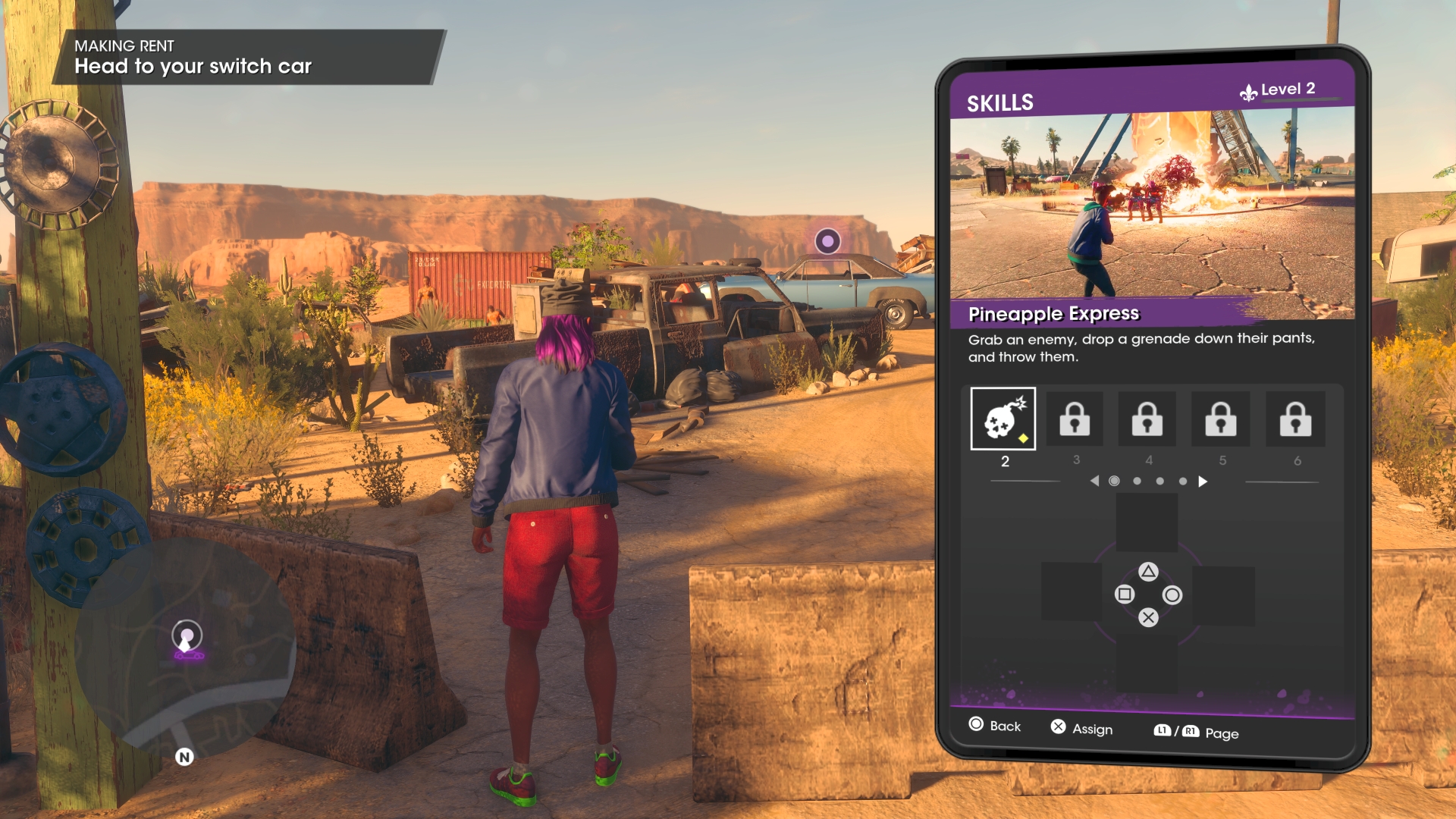Select the locked skill slot numbered 6
The height and width of the screenshot is (819, 1456).
1295,419
